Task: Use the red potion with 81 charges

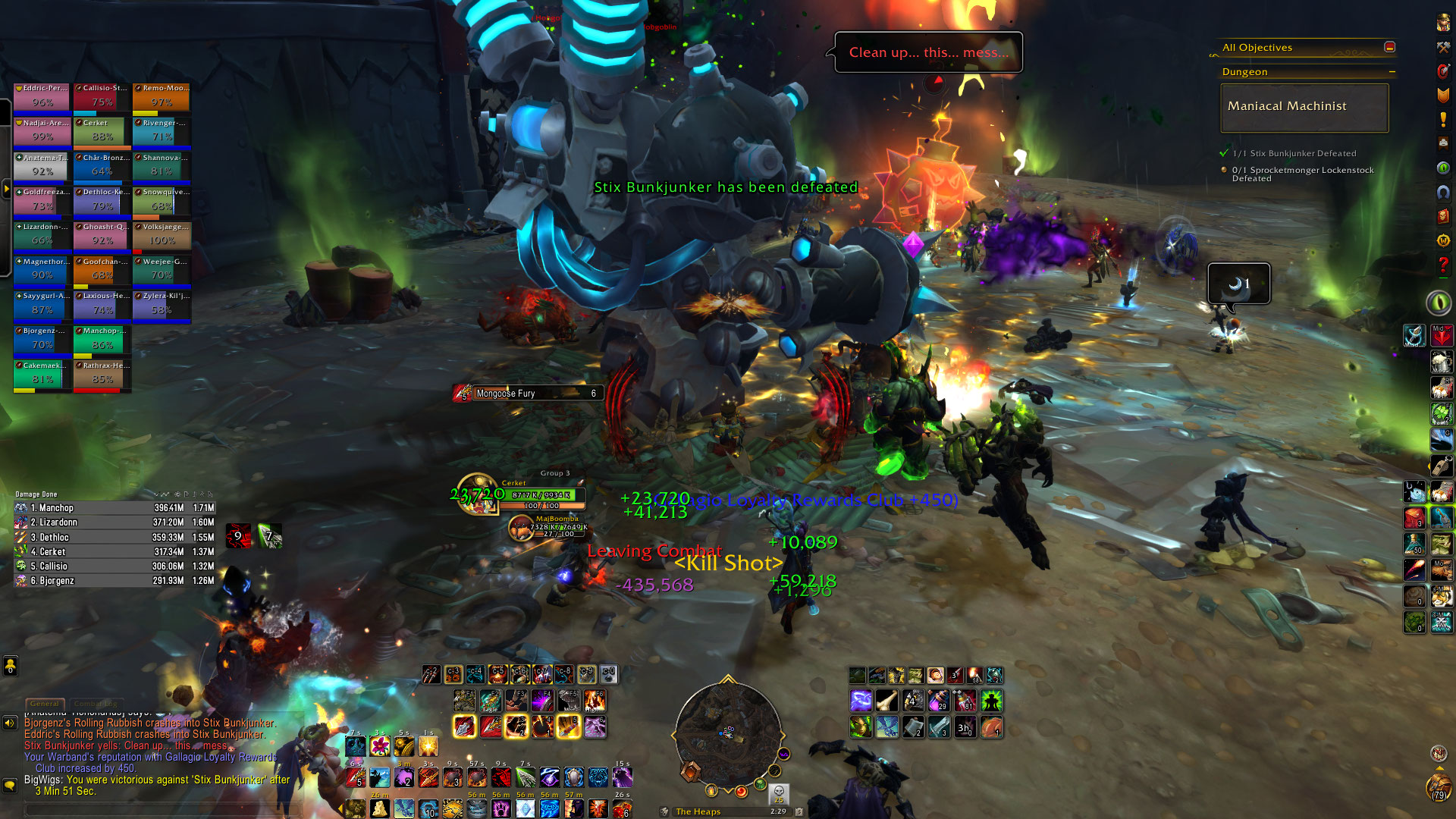Action: pyautogui.click(x=965, y=701)
